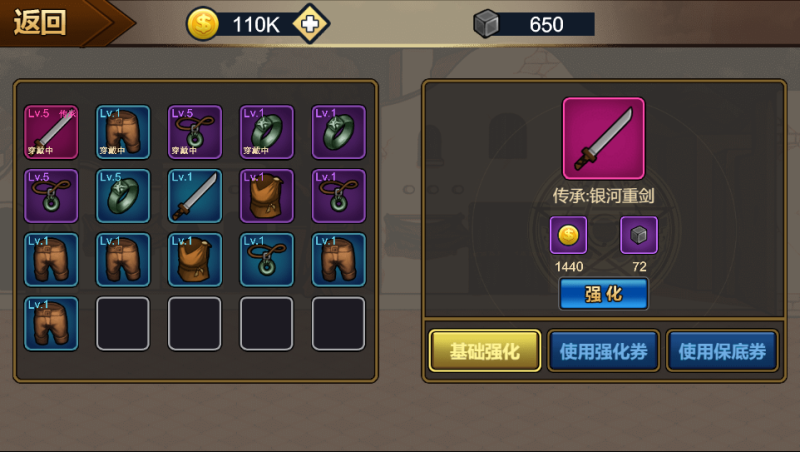Select the pink Lv.5 inherited sword slot
Screen dimensions: 800x452
(51, 131)
